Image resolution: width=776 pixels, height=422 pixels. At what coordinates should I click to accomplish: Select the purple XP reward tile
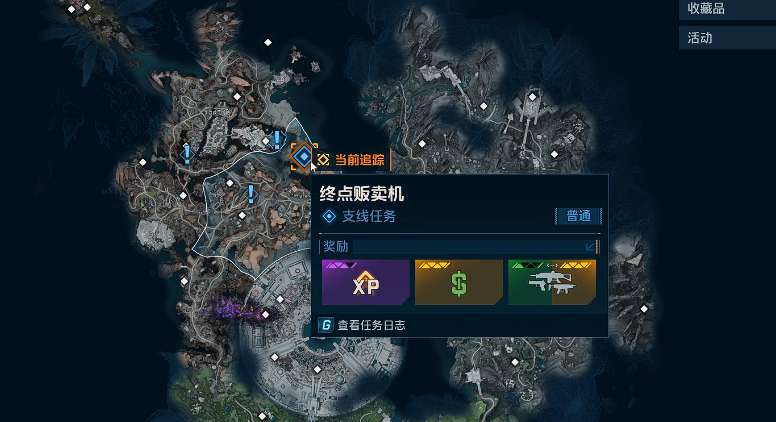point(365,283)
